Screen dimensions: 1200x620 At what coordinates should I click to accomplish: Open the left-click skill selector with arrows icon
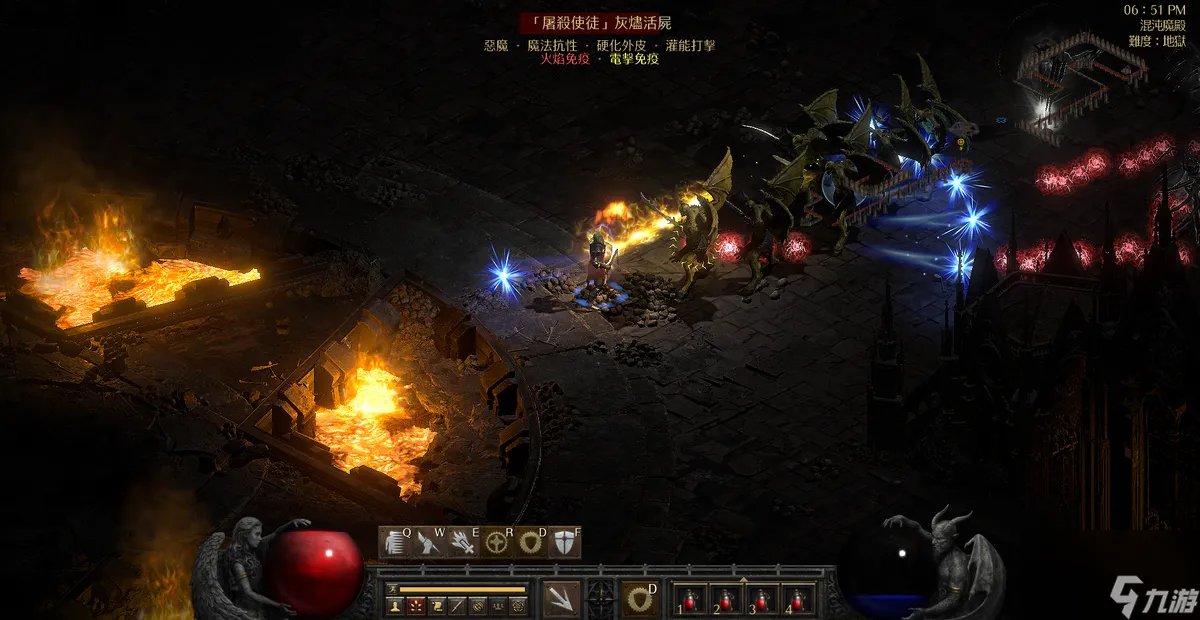pyautogui.click(x=562, y=599)
